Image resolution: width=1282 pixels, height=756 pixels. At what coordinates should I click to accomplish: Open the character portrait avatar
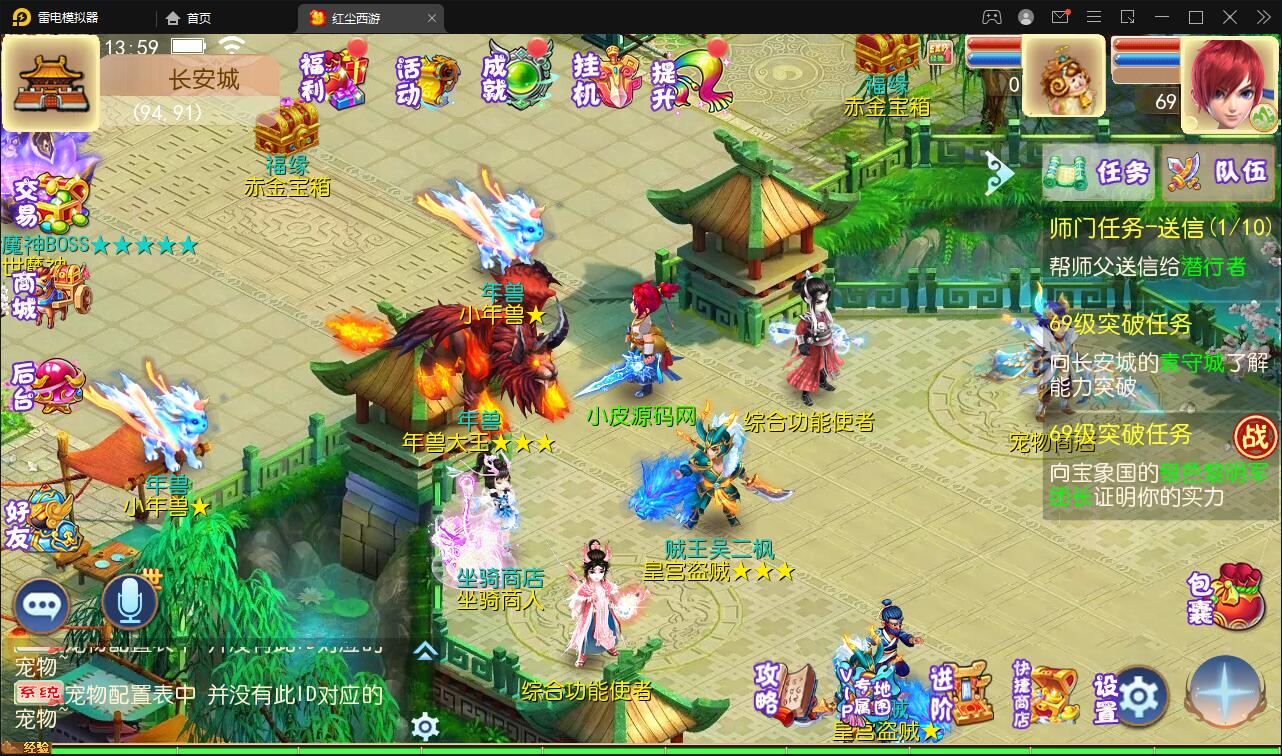click(x=1228, y=78)
